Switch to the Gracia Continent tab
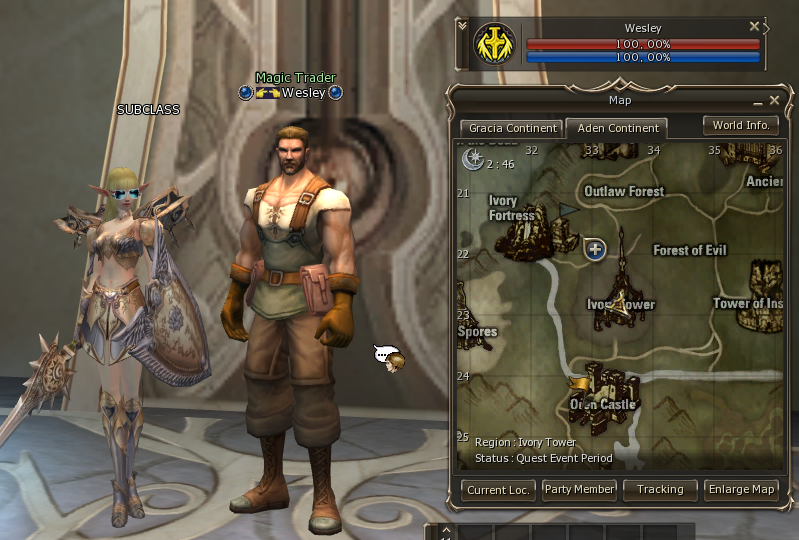This screenshot has width=799, height=540. [x=510, y=128]
